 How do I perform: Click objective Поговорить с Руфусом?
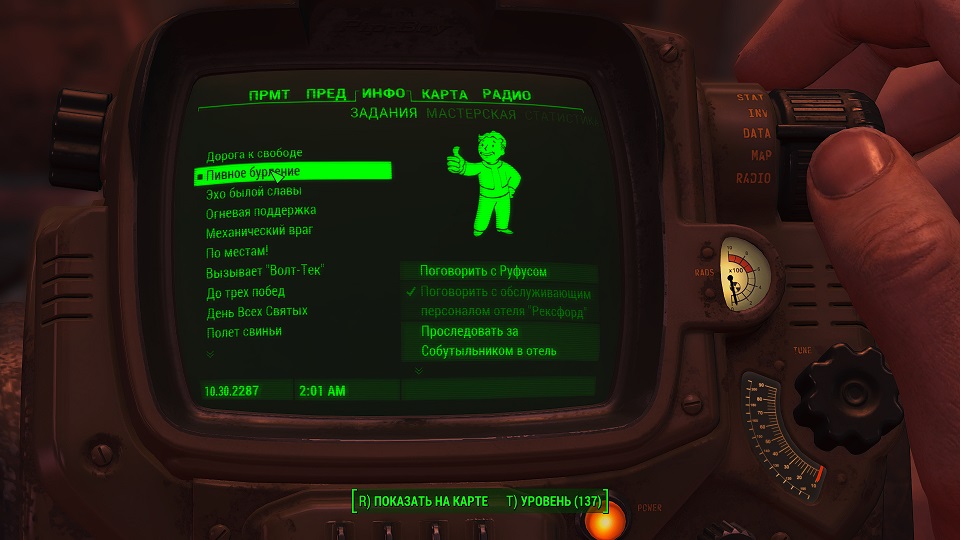click(484, 271)
